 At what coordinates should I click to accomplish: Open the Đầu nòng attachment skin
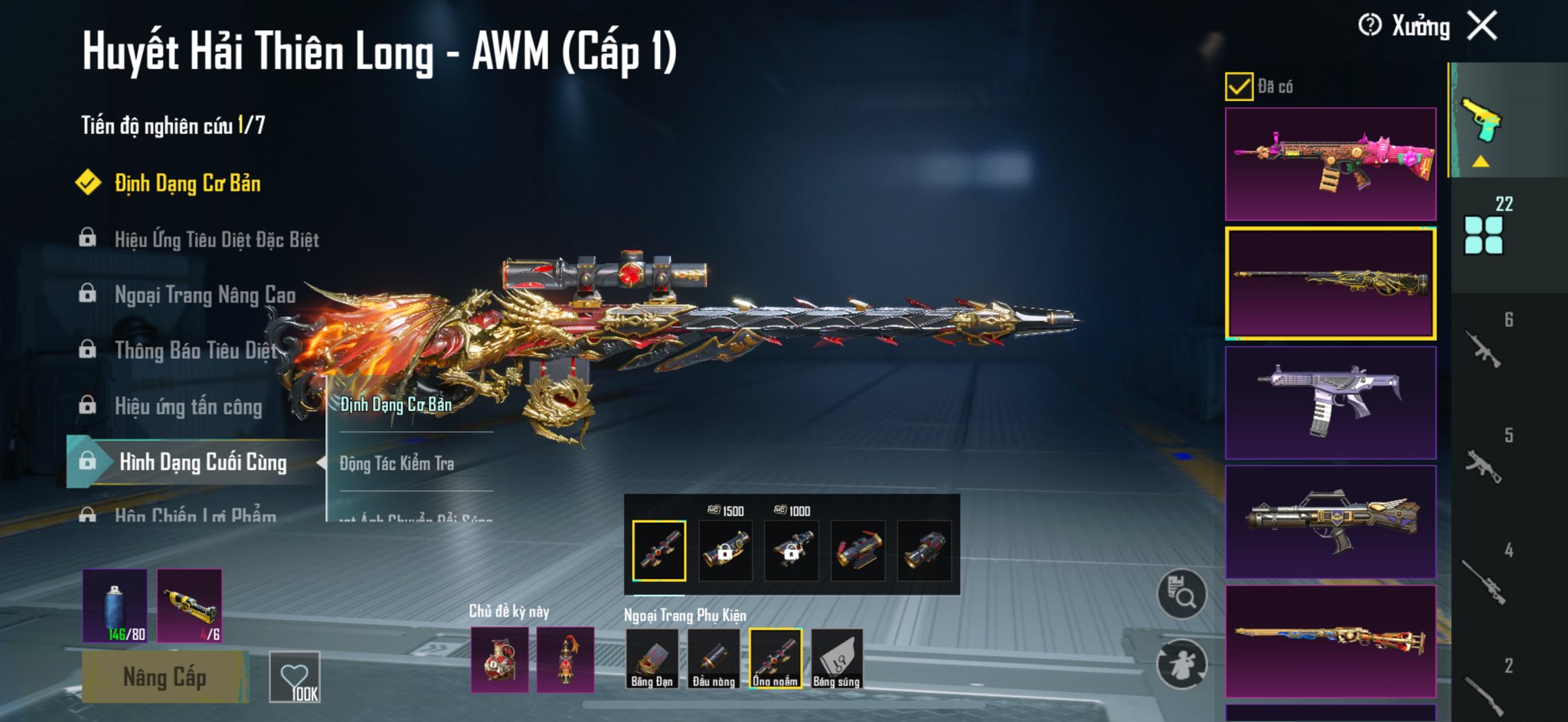click(714, 658)
